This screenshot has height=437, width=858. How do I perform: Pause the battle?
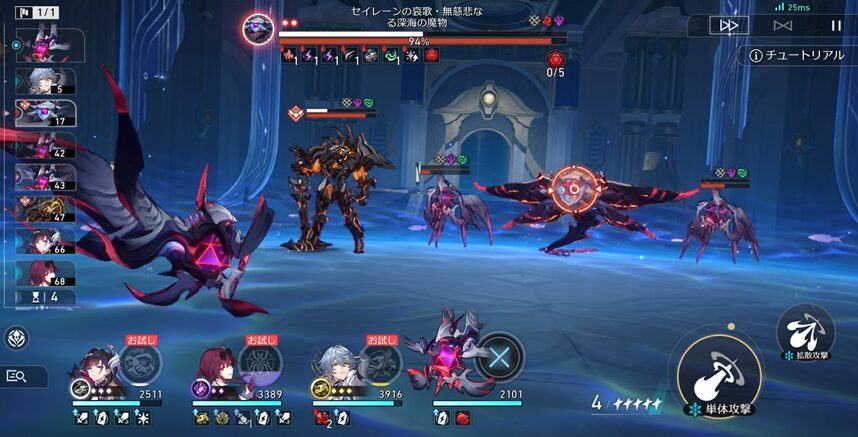tap(836, 25)
